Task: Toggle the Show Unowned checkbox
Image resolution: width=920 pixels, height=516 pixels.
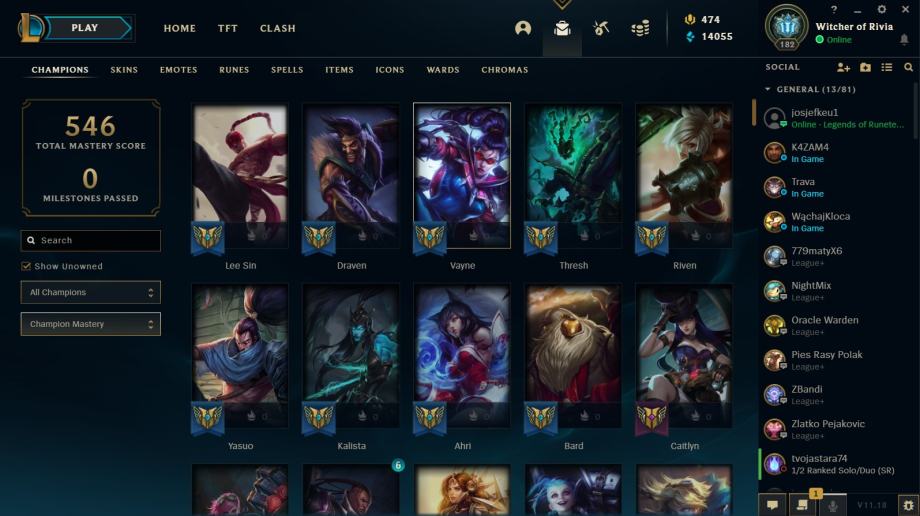Action: pyautogui.click(x=26, y=267)
